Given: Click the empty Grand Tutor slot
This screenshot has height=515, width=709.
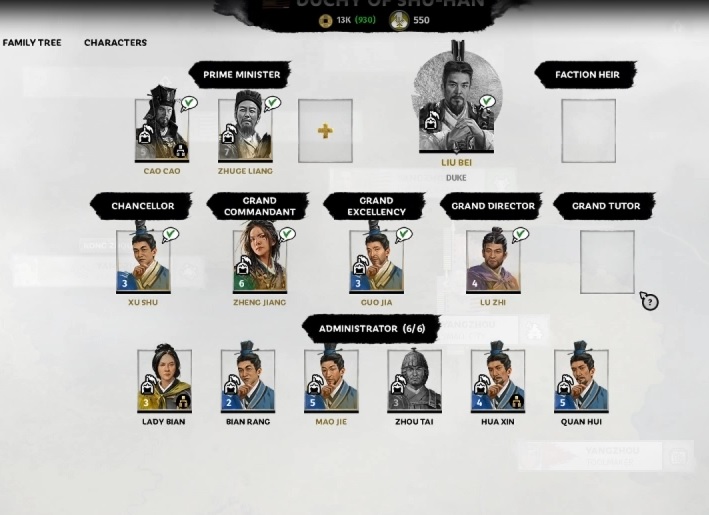Looking at the screenshot, I should tap(607, 262).
